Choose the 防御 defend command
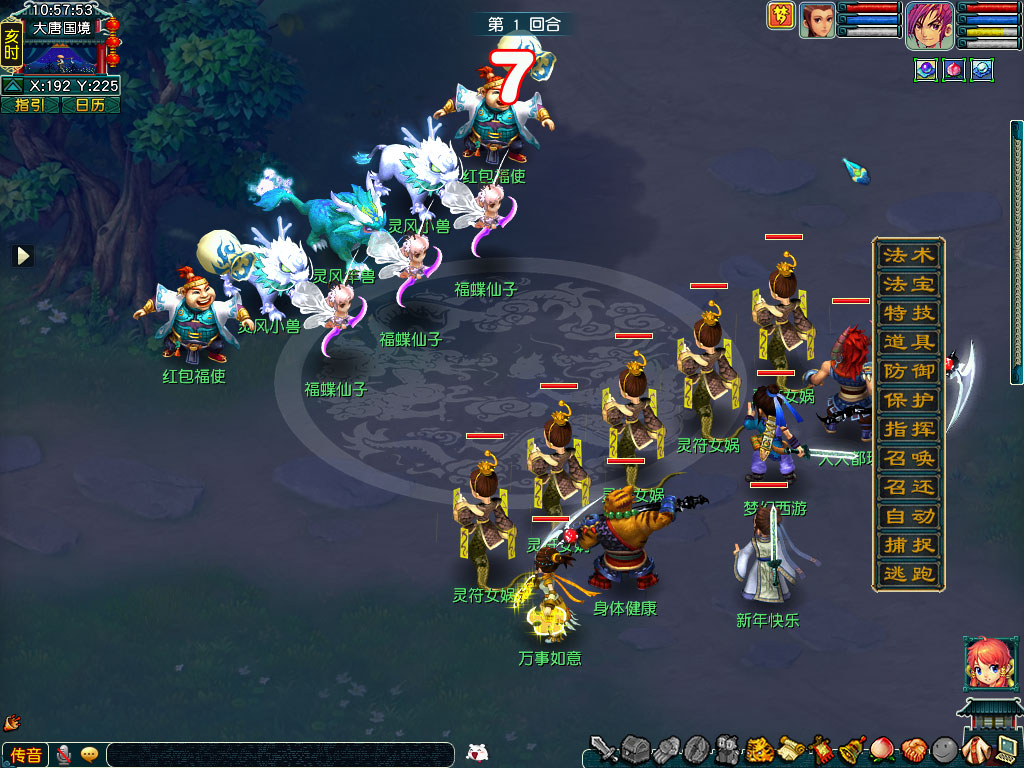 coord(908,371)
